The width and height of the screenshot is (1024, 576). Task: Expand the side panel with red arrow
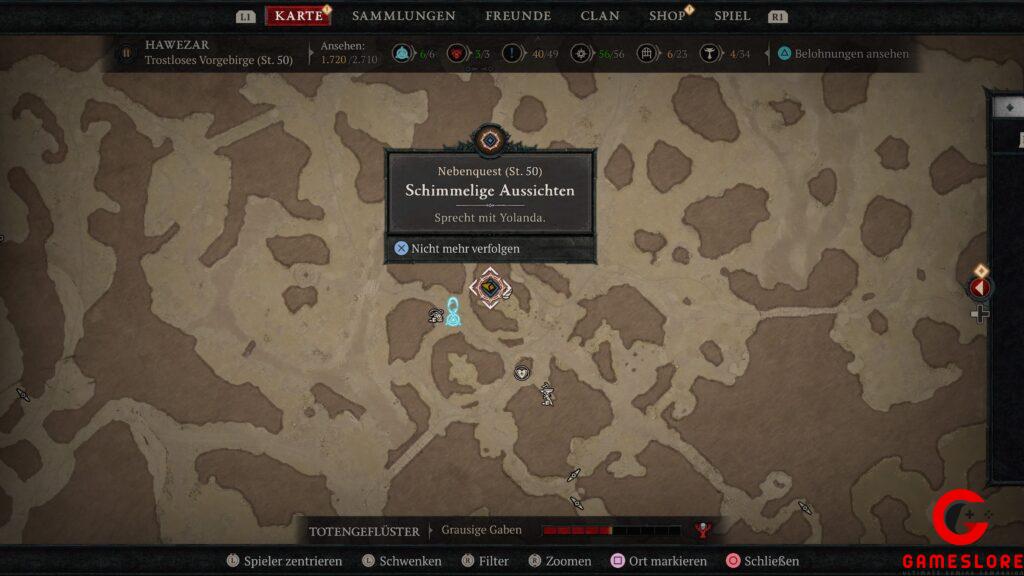point(980,288)
